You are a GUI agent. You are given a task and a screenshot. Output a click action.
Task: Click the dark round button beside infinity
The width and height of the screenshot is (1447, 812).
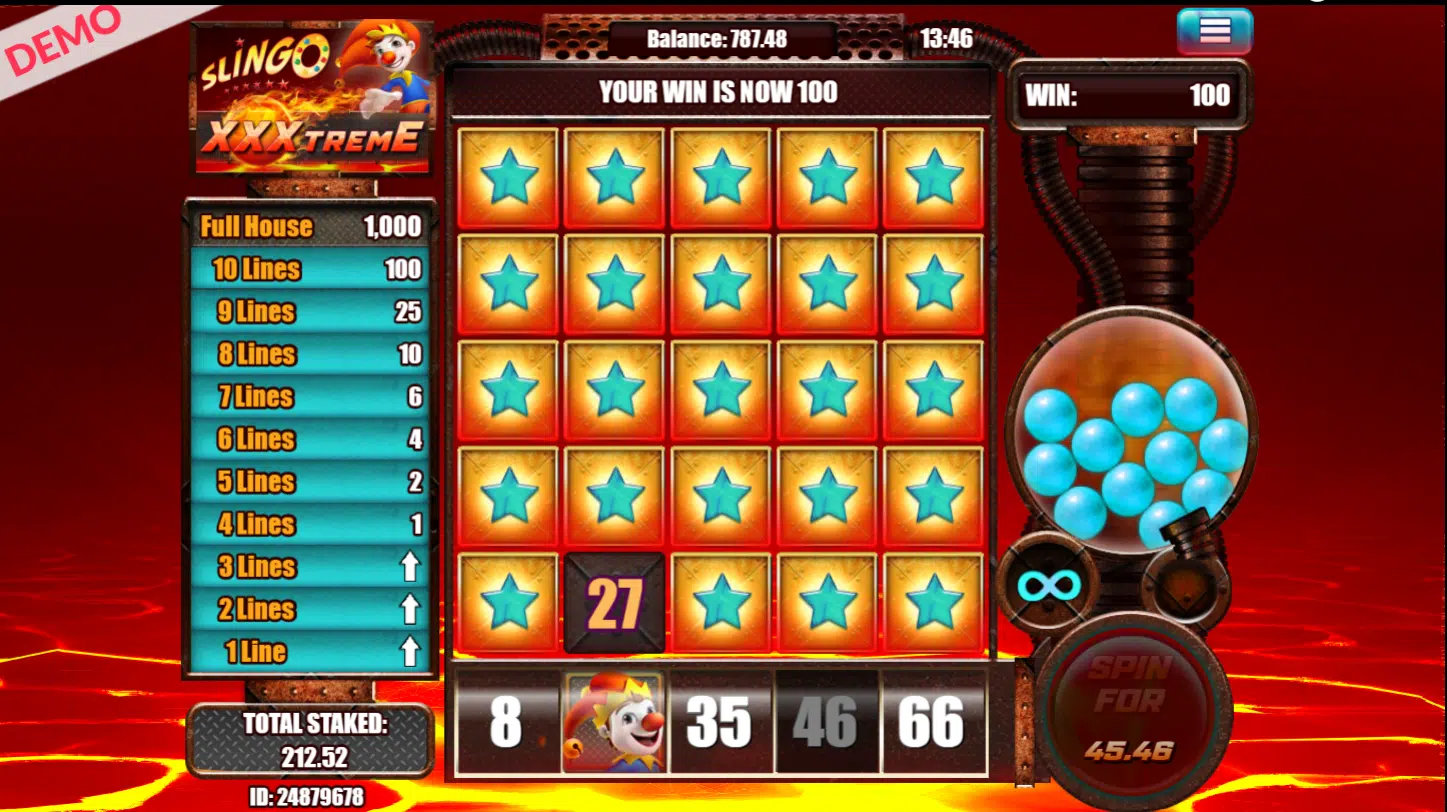coord(1188,584)
